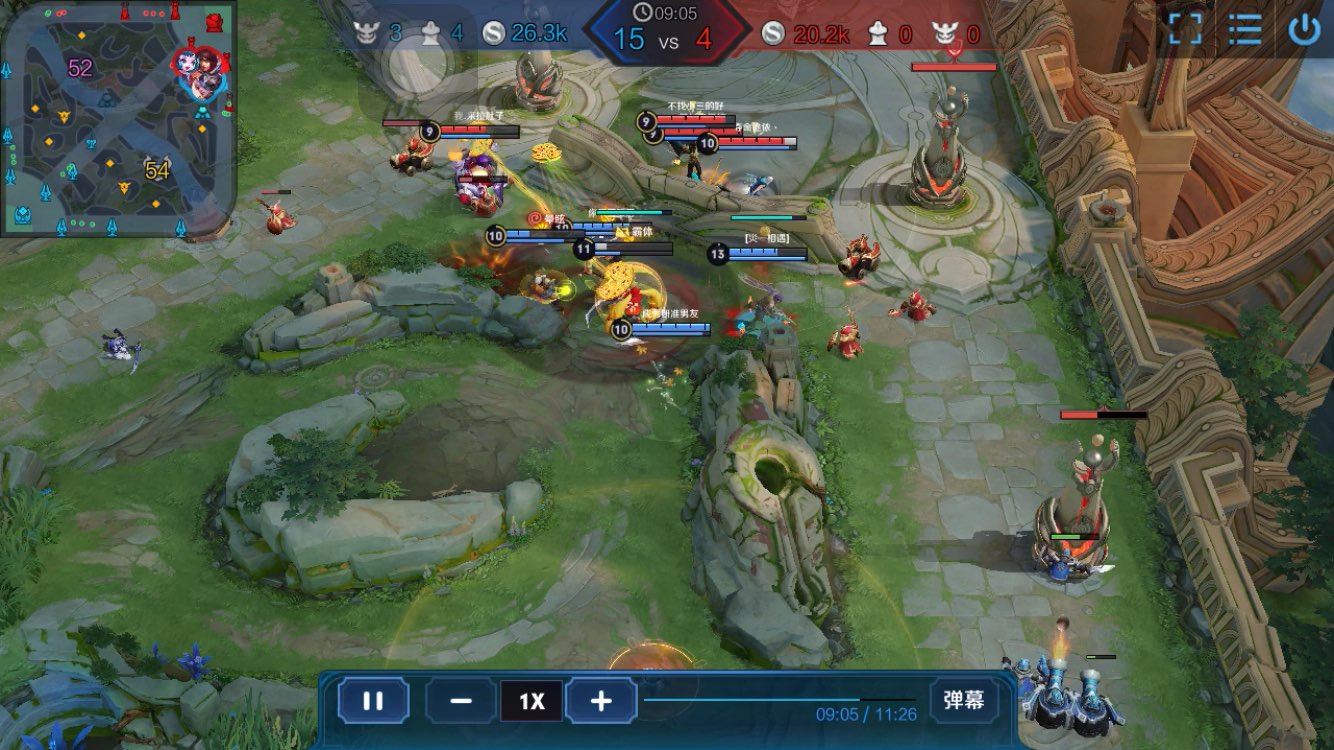The height and width of the screenshot is (750, 1334).
Task: Open the scoreboard list icon
Action: (1245, 29)
